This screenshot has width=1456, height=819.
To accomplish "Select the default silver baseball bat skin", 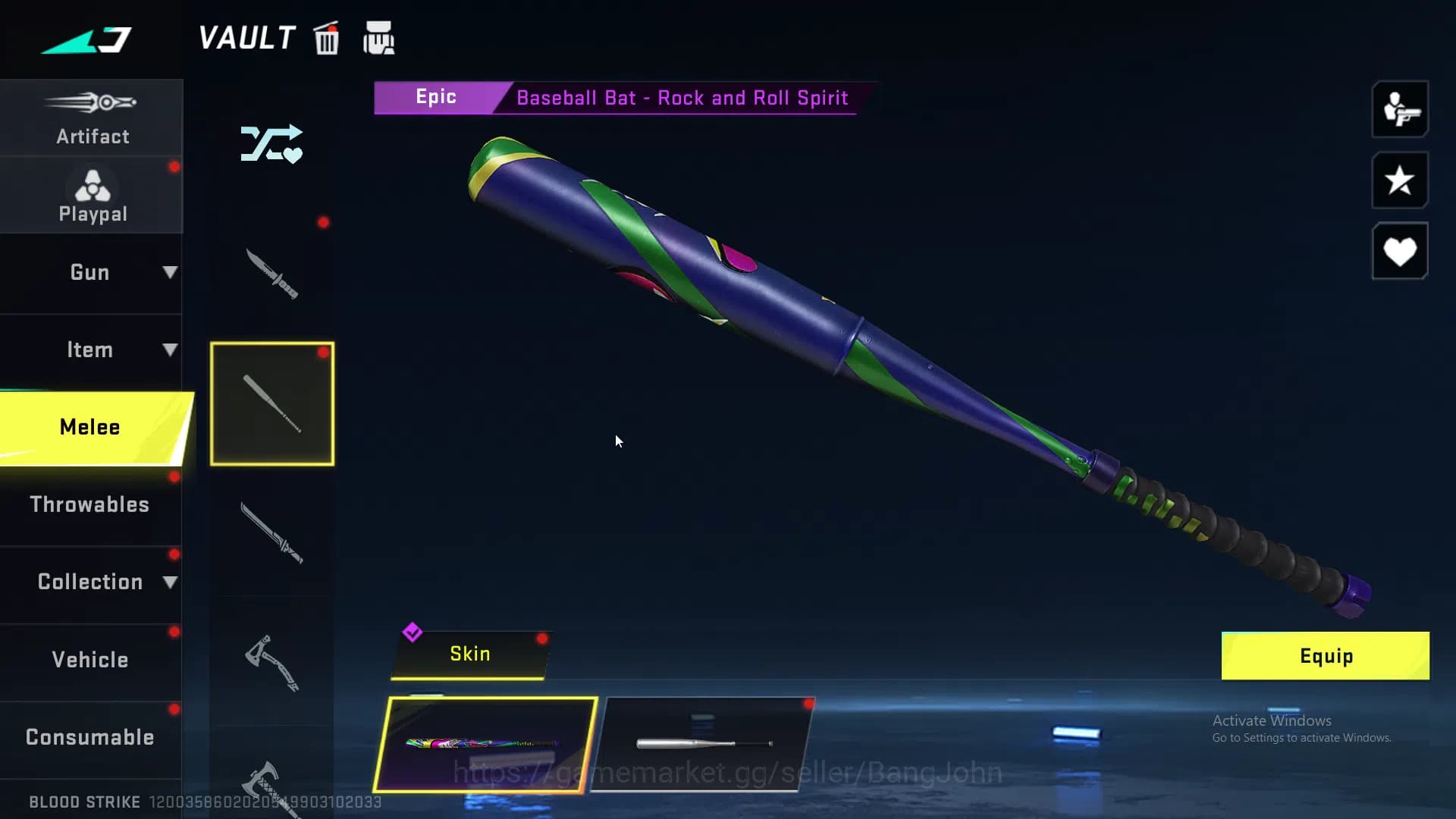I will pos(703,744).
